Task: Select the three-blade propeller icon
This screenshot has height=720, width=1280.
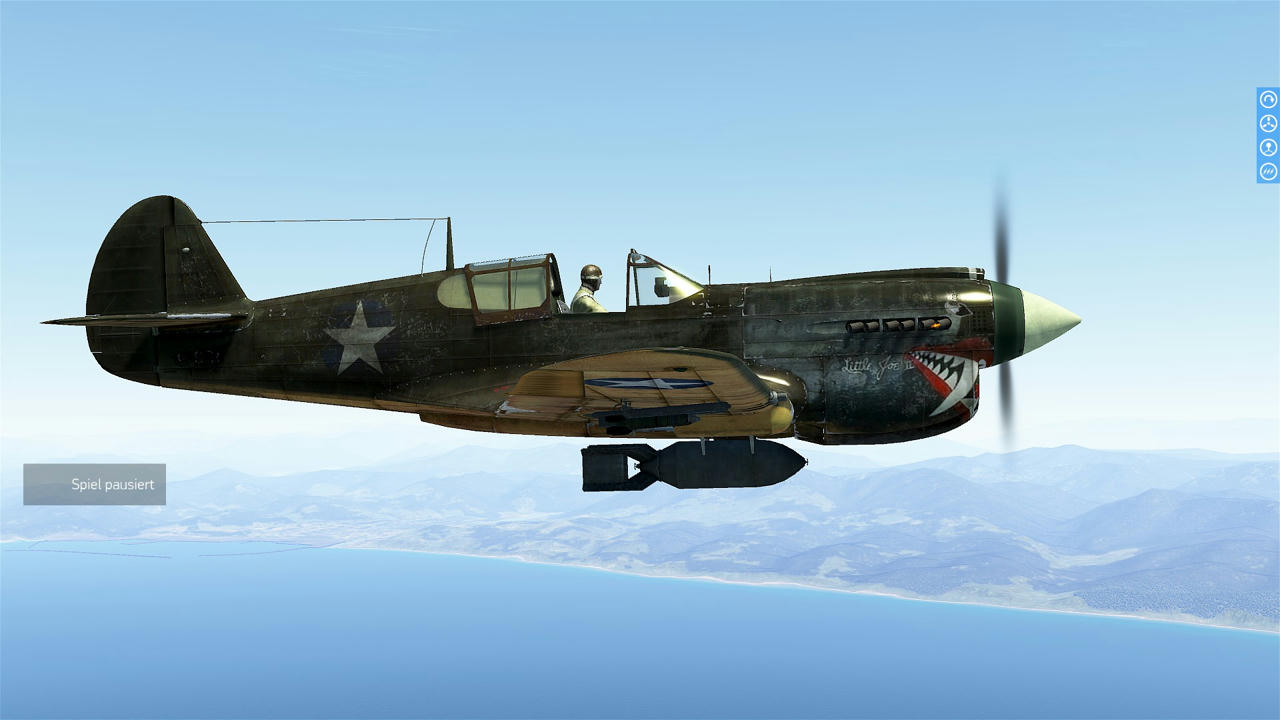Action: pos(1268,123)
